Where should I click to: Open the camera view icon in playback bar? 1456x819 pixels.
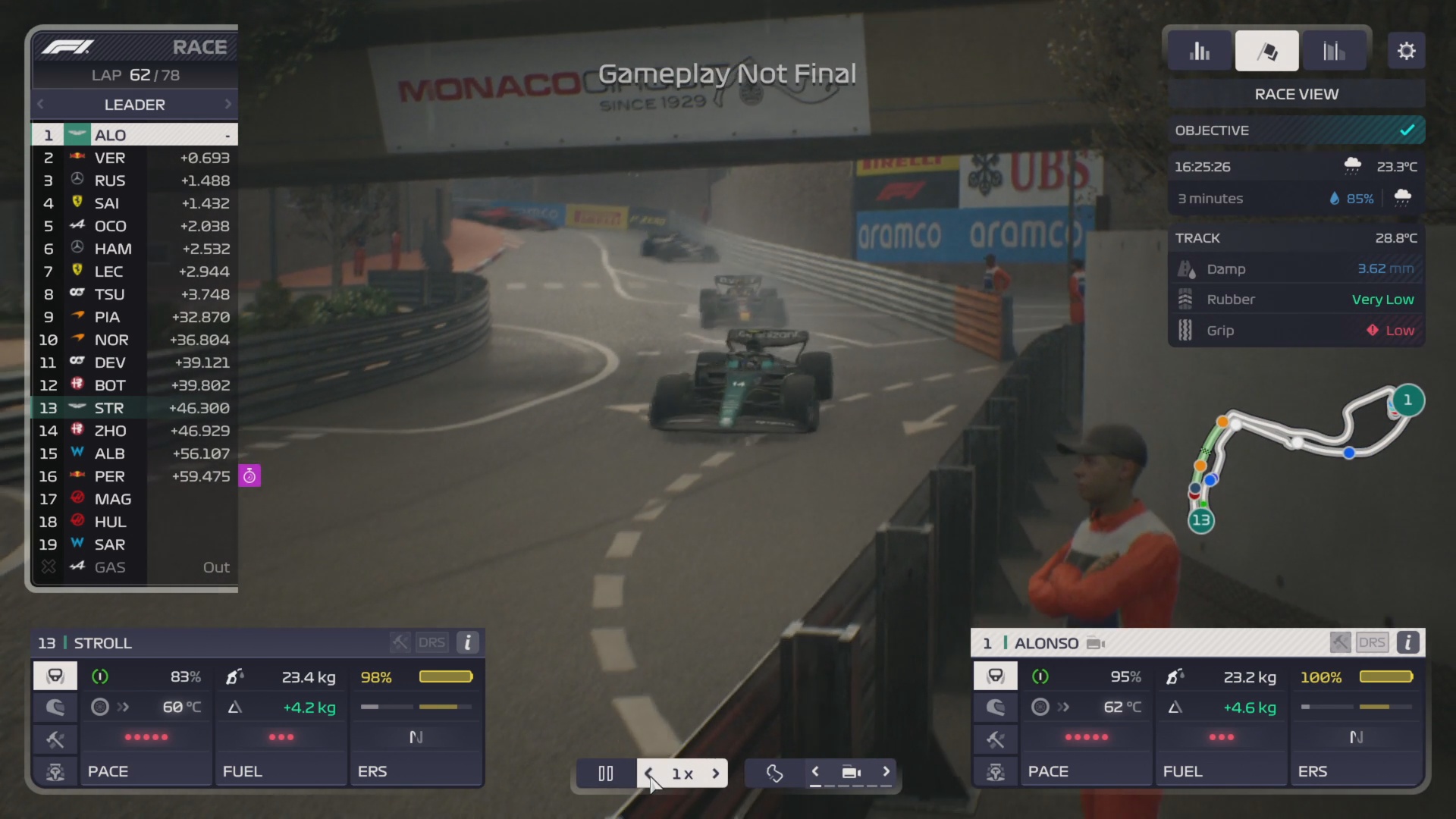(851, 773)
